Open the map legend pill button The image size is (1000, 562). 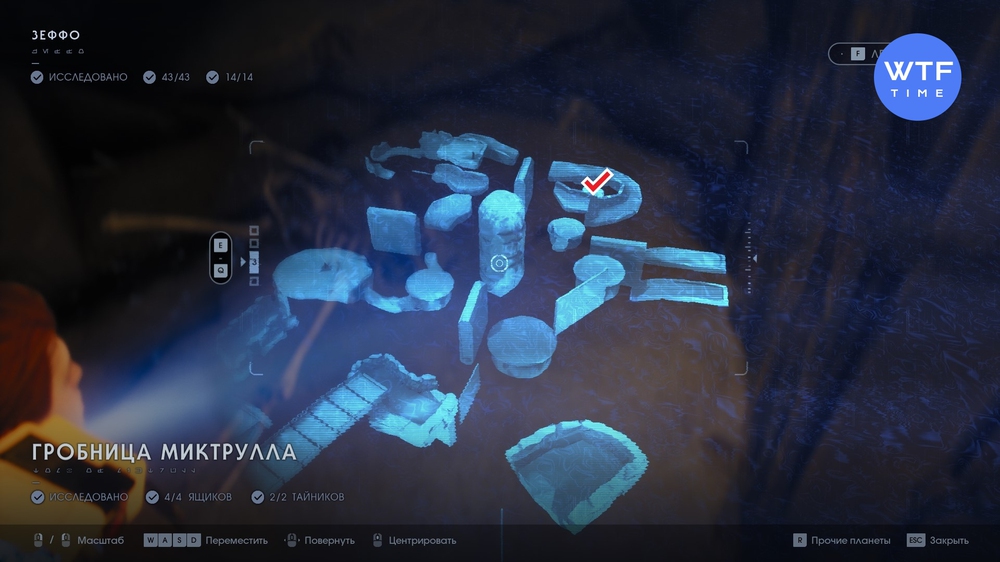856,54
